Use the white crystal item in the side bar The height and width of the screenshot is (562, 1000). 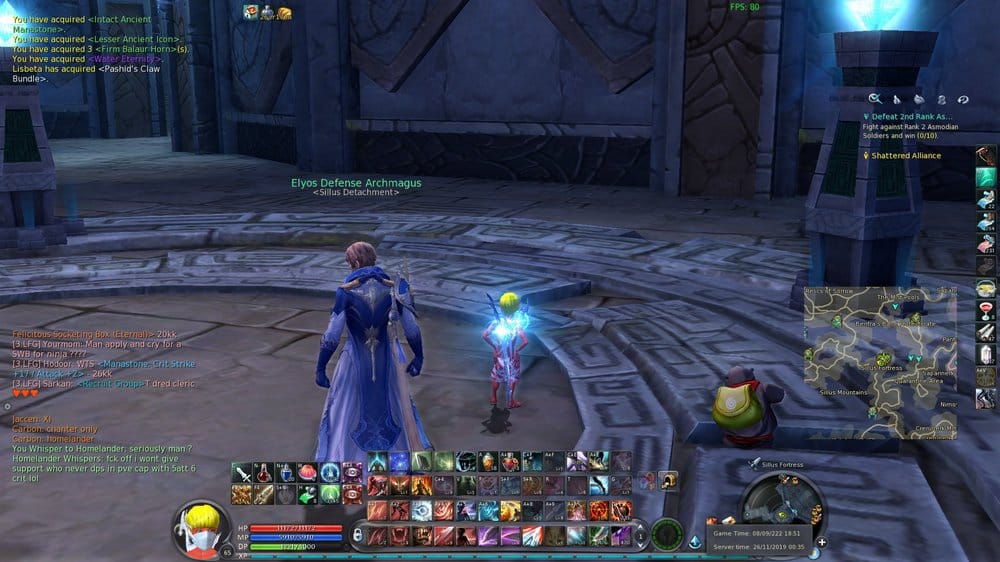[986, 355]
